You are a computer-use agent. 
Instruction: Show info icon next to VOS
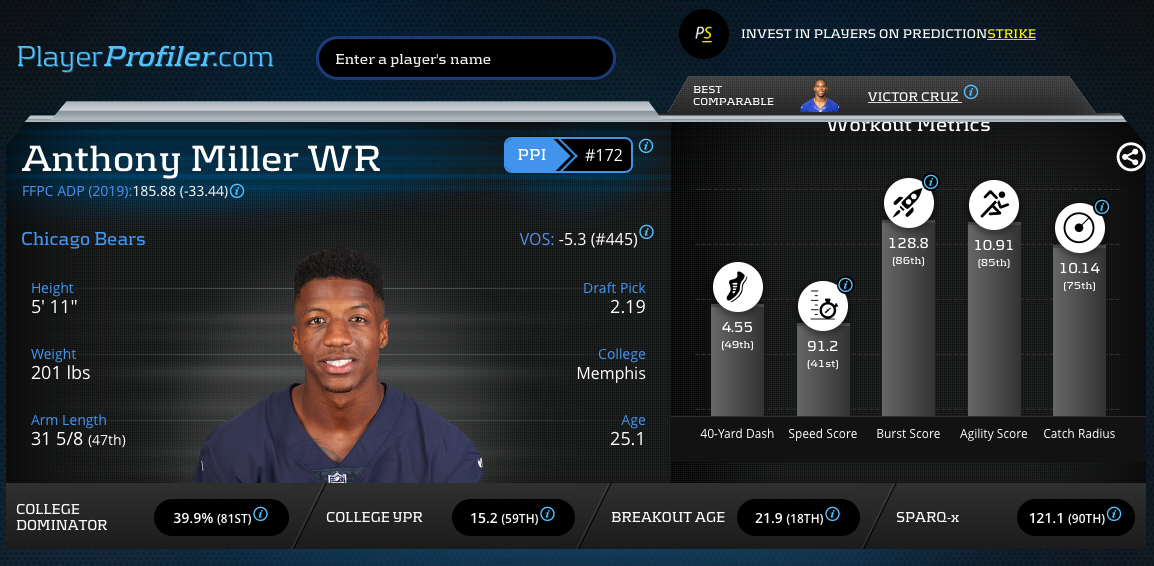[x=646, y=232]
